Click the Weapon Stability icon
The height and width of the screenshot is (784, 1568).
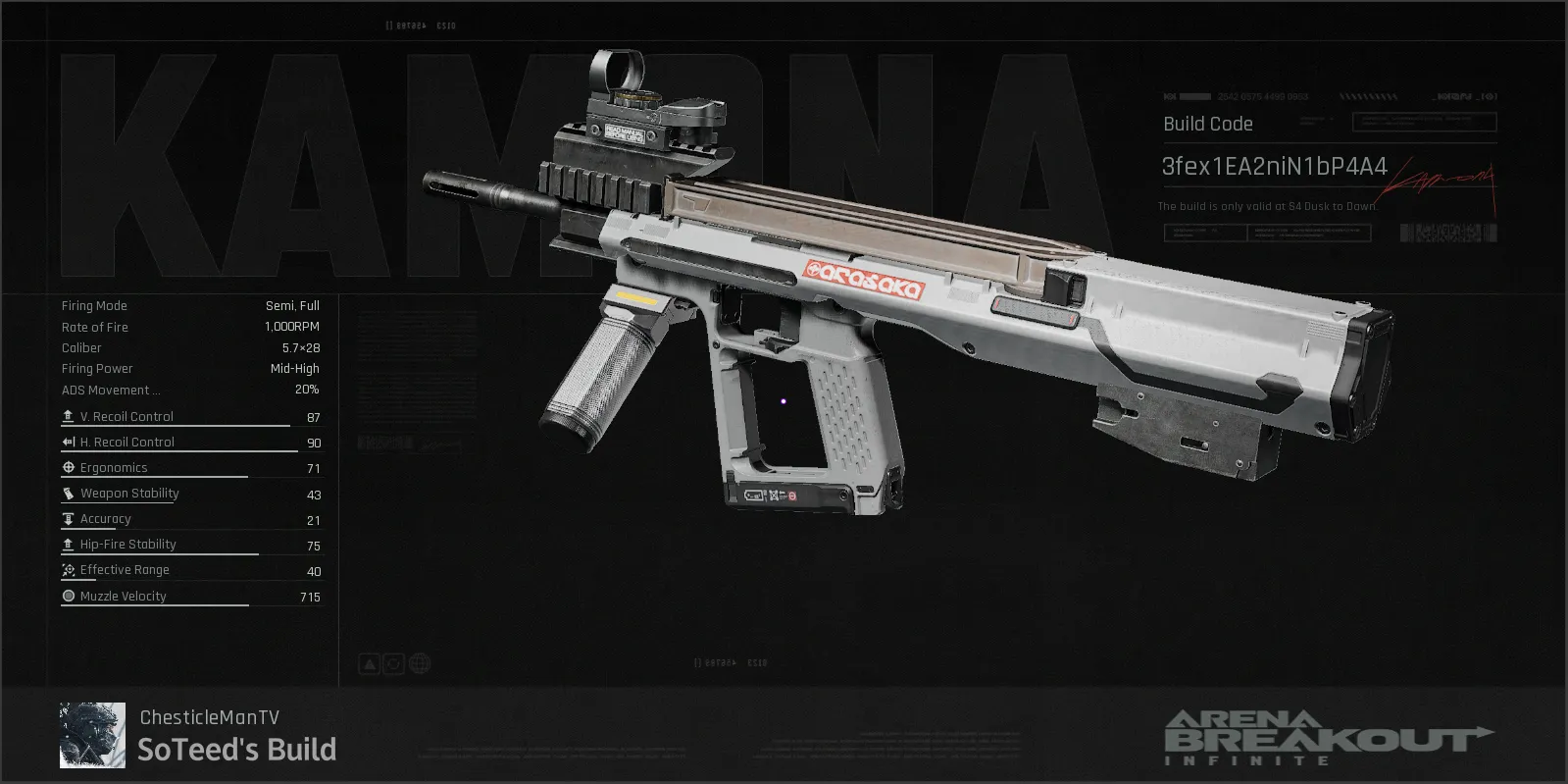coord(68,493)
